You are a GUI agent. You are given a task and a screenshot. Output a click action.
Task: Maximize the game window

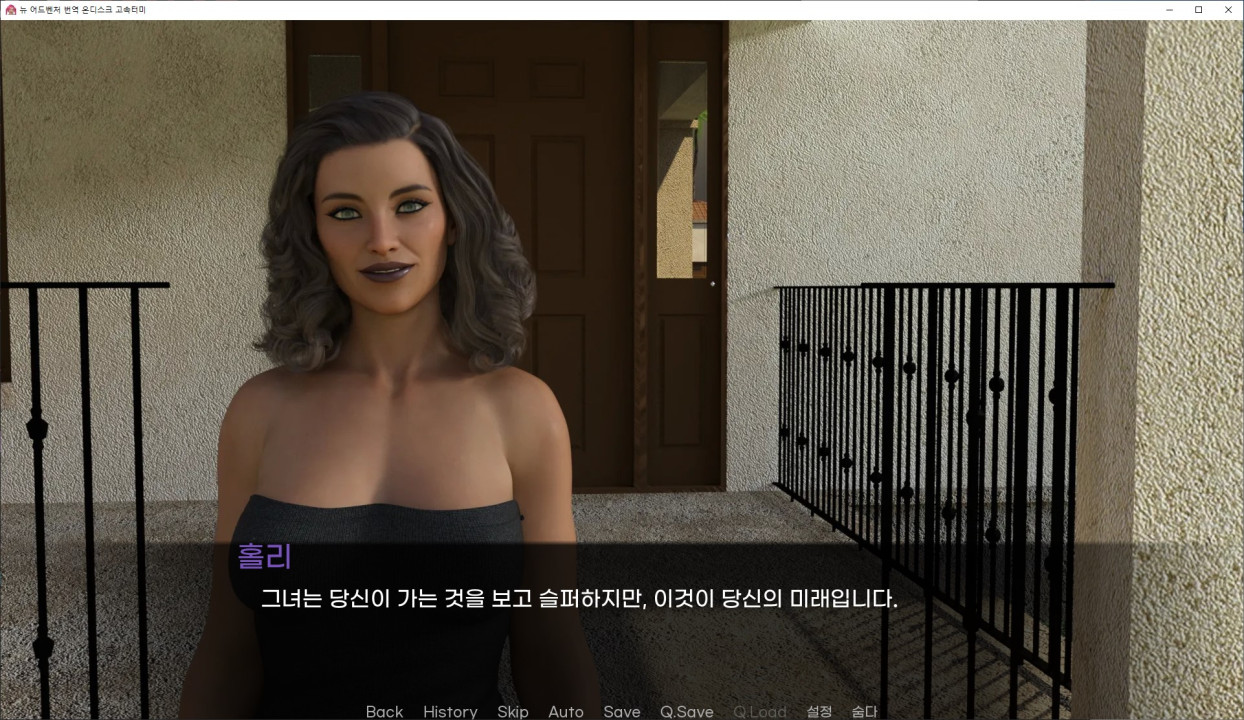point(1198,9)
